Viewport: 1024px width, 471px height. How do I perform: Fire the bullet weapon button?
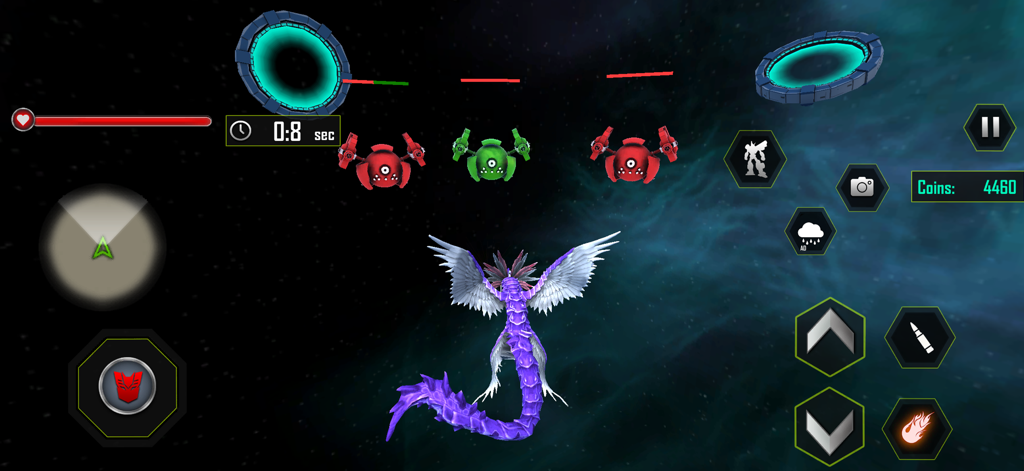point(919,338)
